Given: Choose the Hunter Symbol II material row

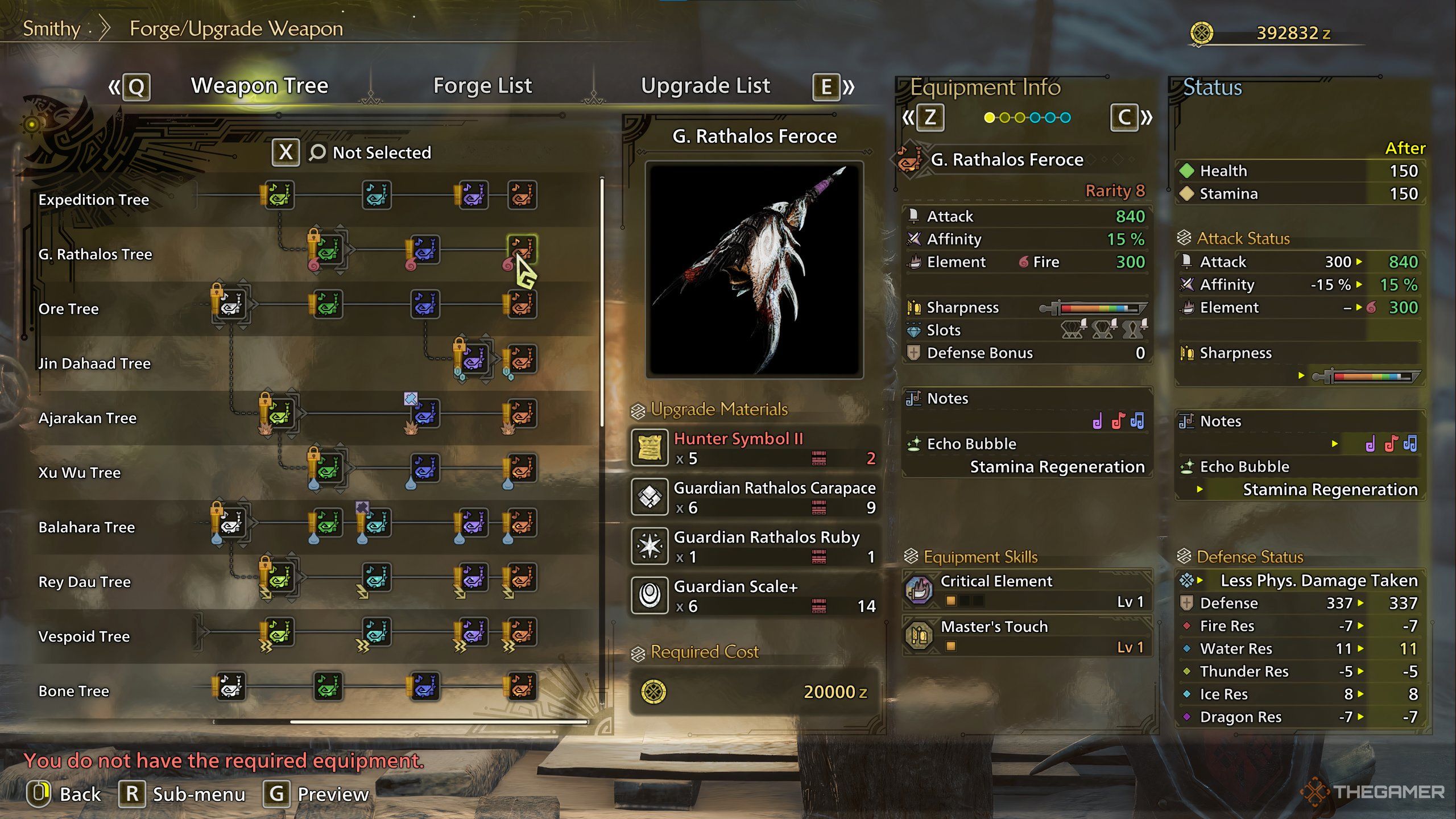Looking at the screenshot, I should (x=754, y=448).
